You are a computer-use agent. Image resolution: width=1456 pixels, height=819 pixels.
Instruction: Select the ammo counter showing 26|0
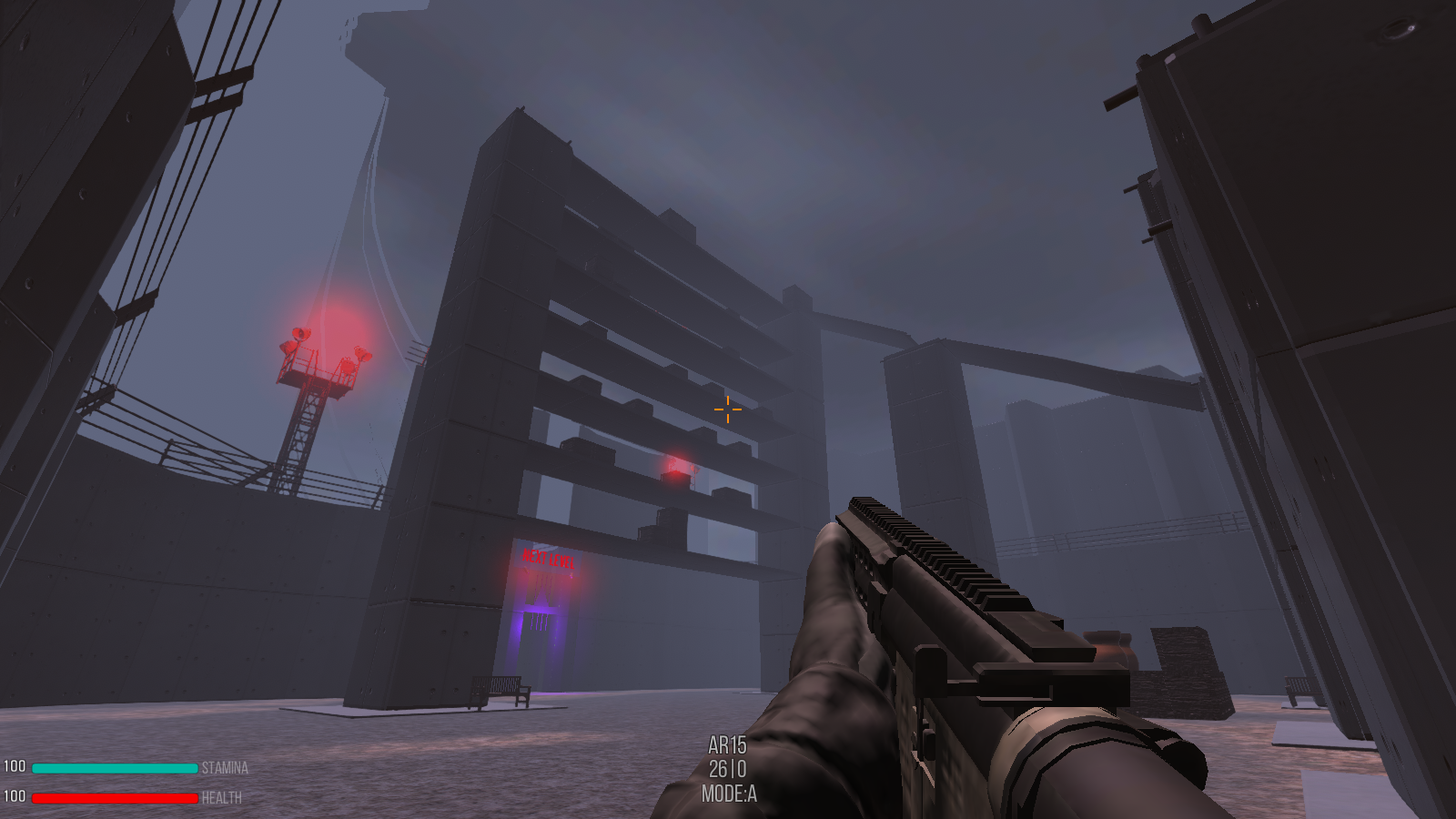(728, 770)
